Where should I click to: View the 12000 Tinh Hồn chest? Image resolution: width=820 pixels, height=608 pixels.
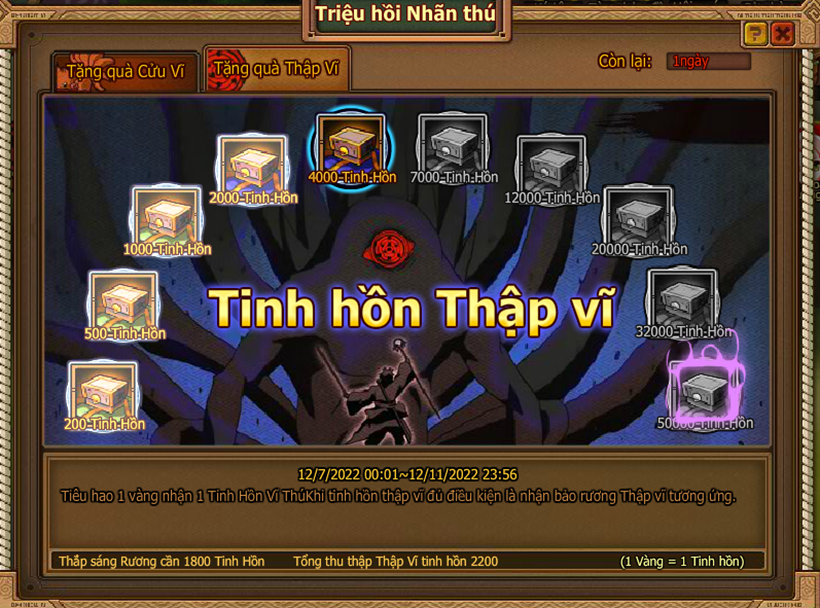click(551, 166)
